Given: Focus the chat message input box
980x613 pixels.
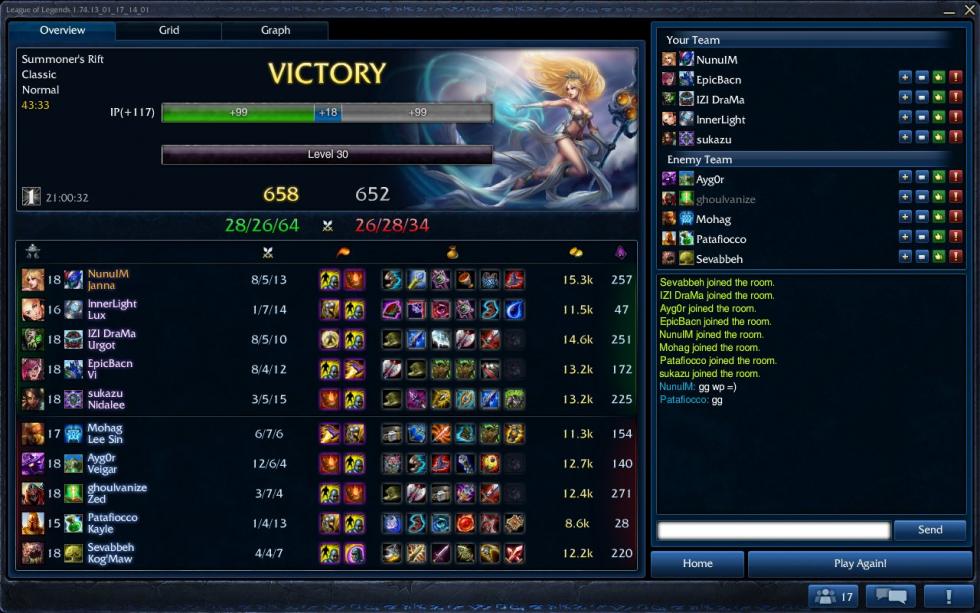Looking at the screenshot, I should click(773, 530).
